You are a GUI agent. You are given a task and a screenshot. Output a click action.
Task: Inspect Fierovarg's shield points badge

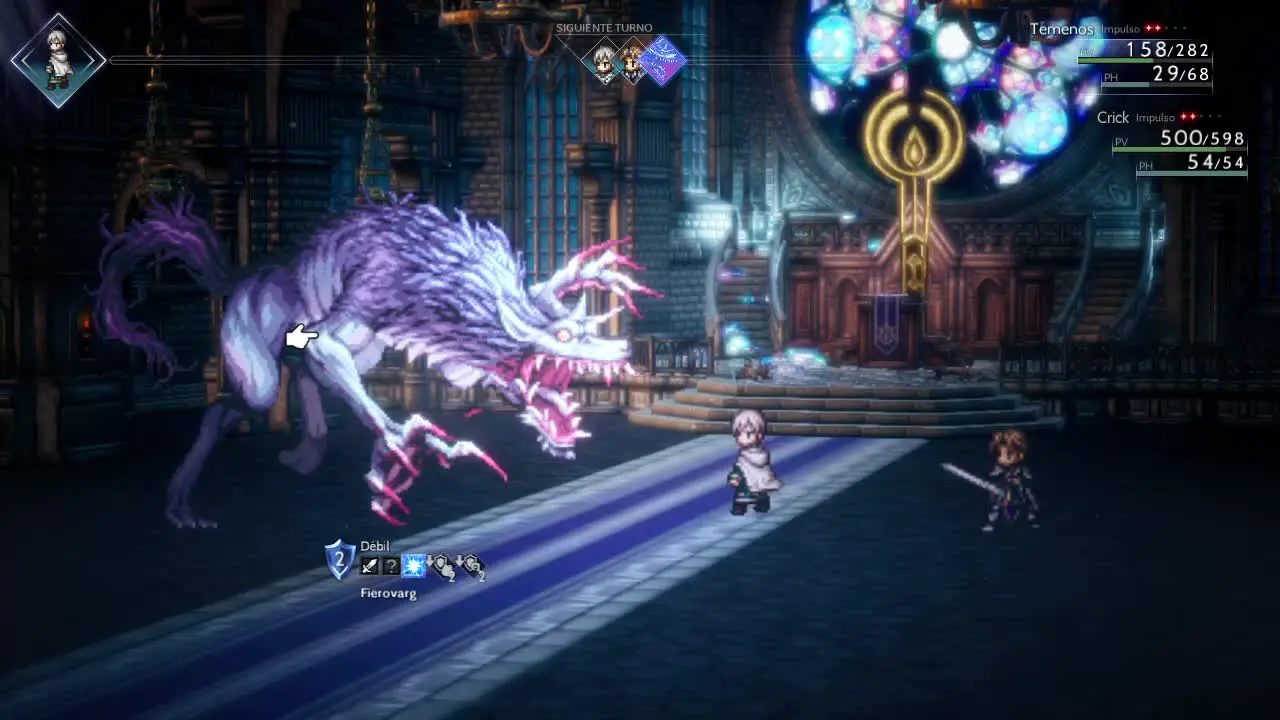[340, 561]
